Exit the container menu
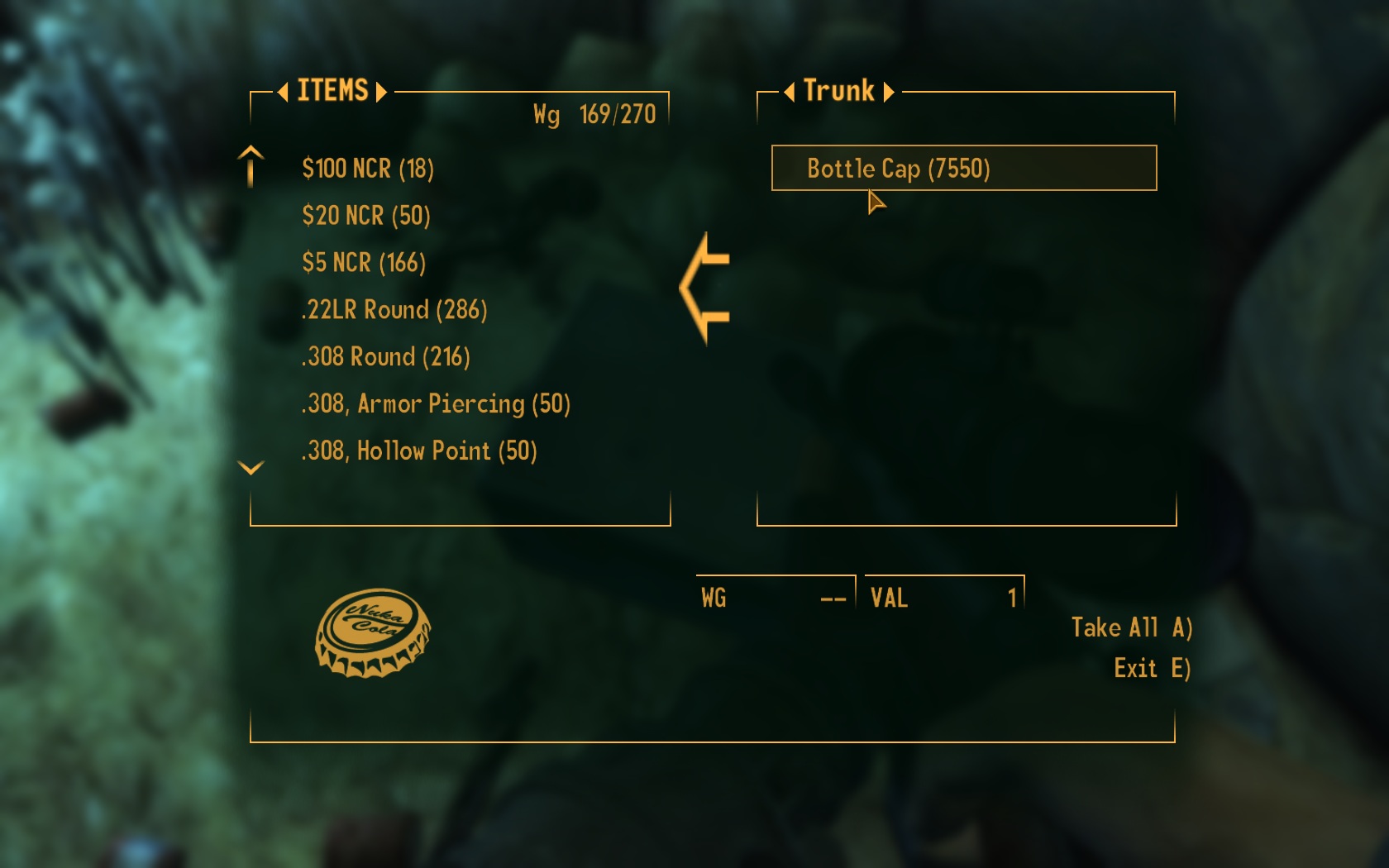The image size is (1389, 868). (1151, 668)
